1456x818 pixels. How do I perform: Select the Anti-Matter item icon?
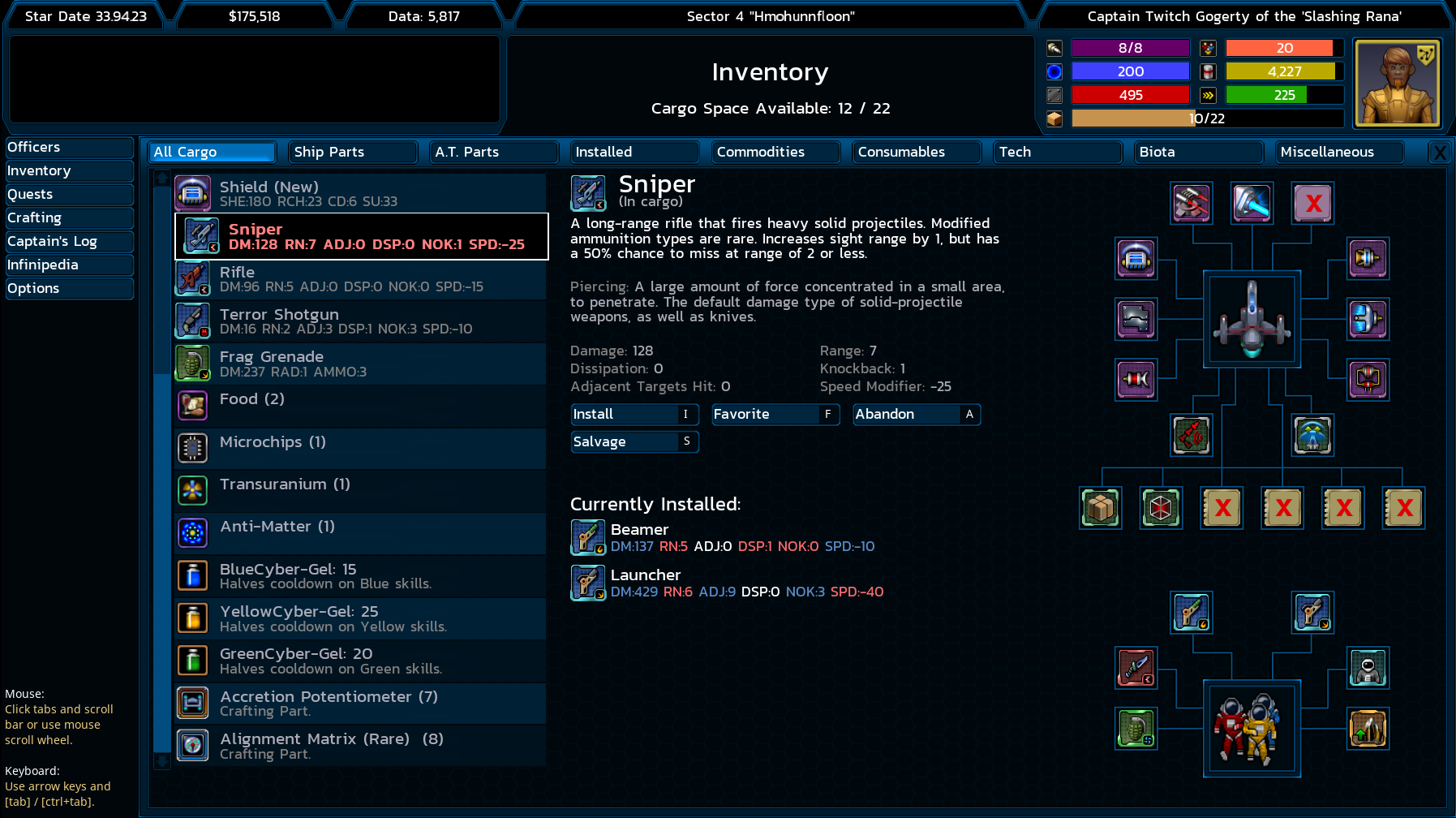point(192,533)
